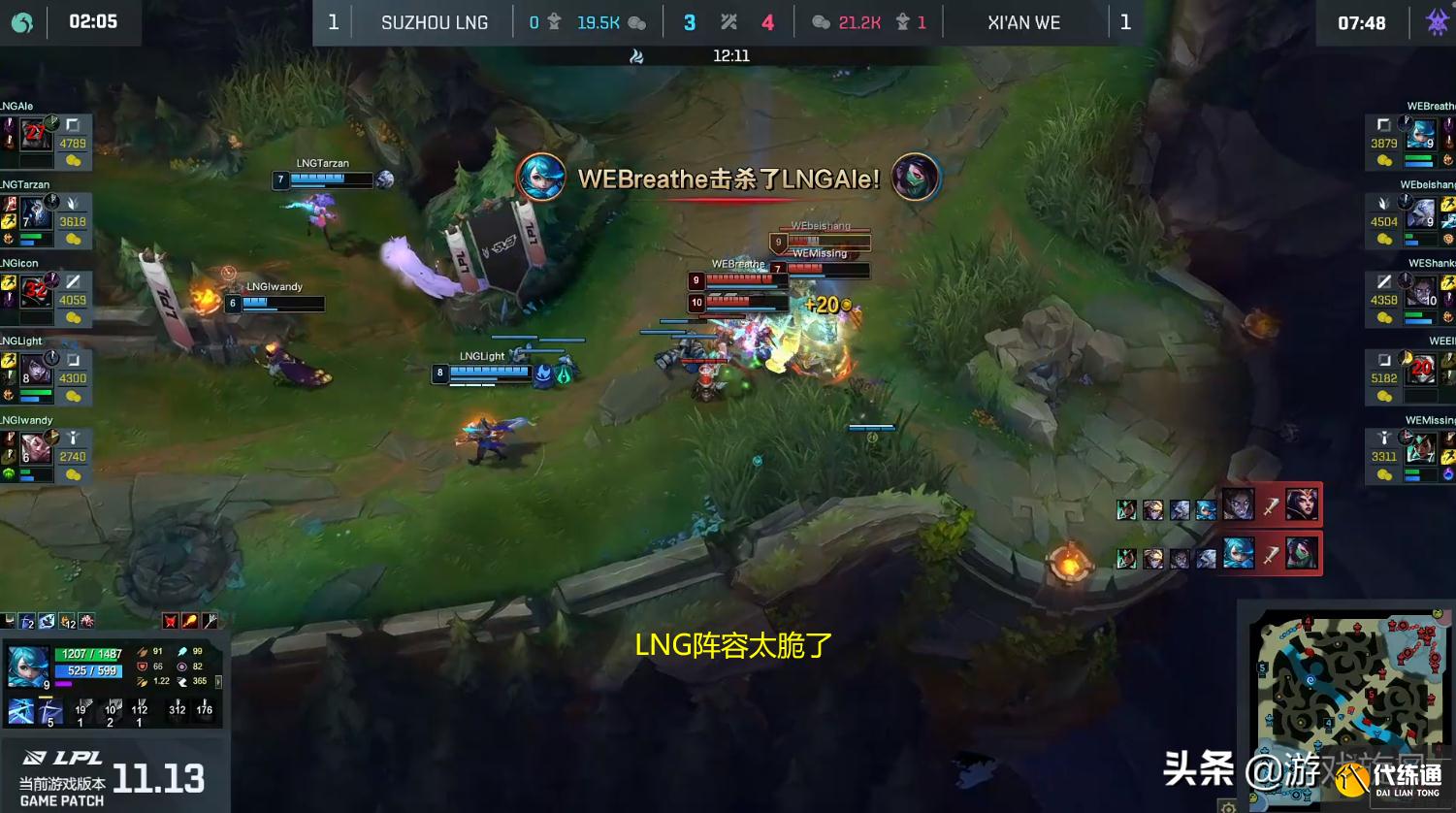Click the SUZHOU LNG team name in the scoreboard

(x=434, y=21)
